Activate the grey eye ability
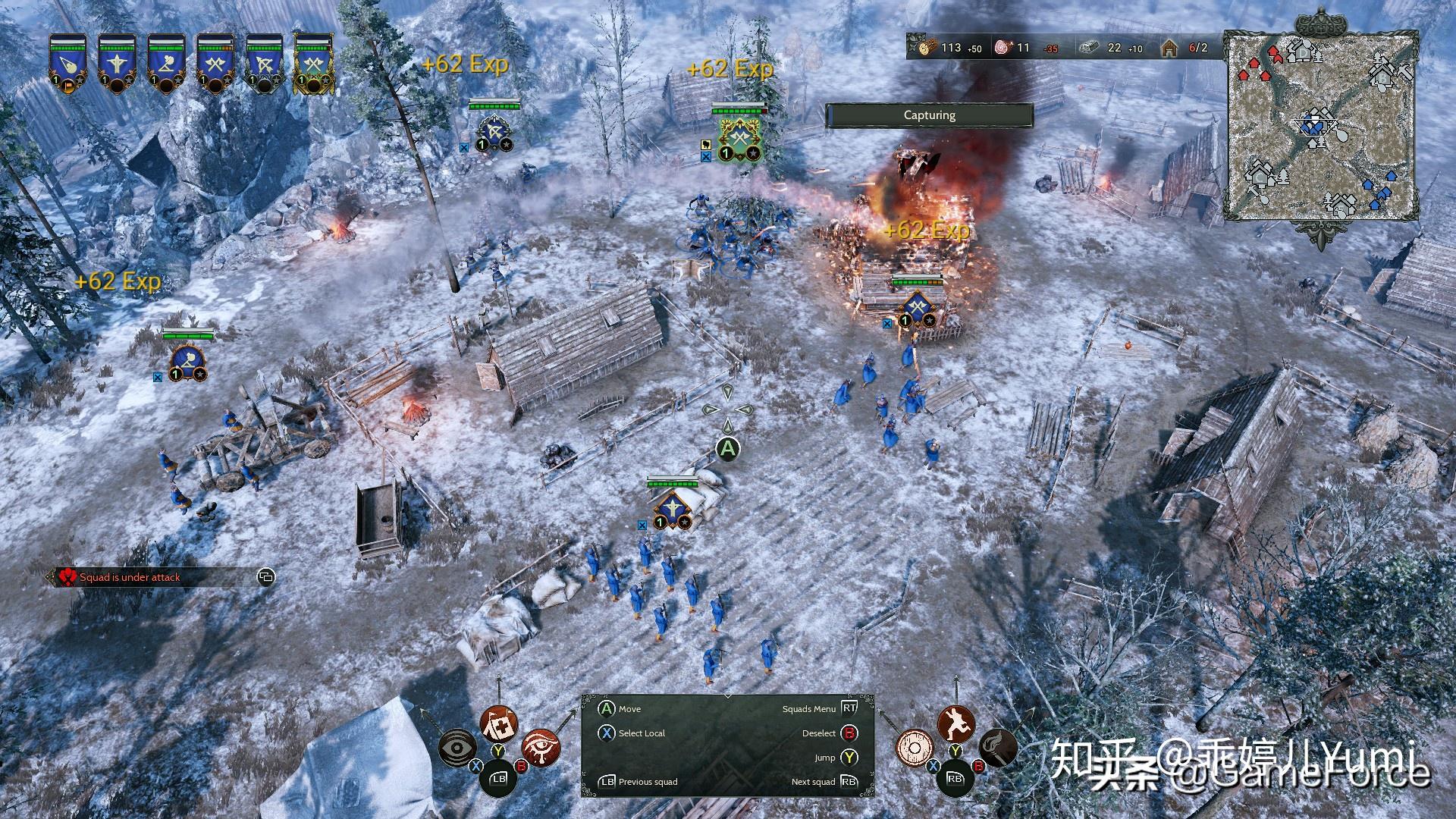The height and width of the screenshot is (819, 1456). tap(458, 747)
